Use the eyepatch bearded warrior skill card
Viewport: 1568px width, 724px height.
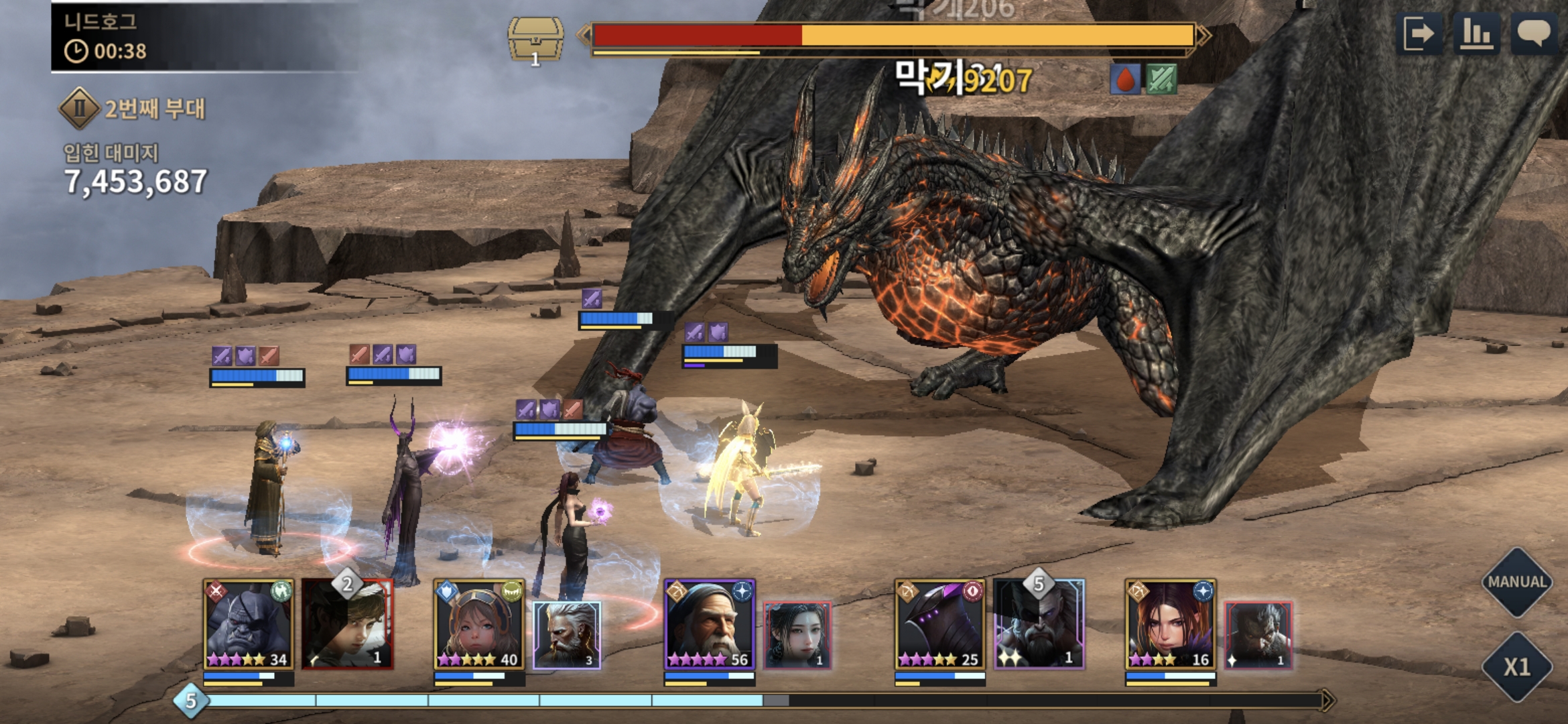click(x=1039, y=625)
